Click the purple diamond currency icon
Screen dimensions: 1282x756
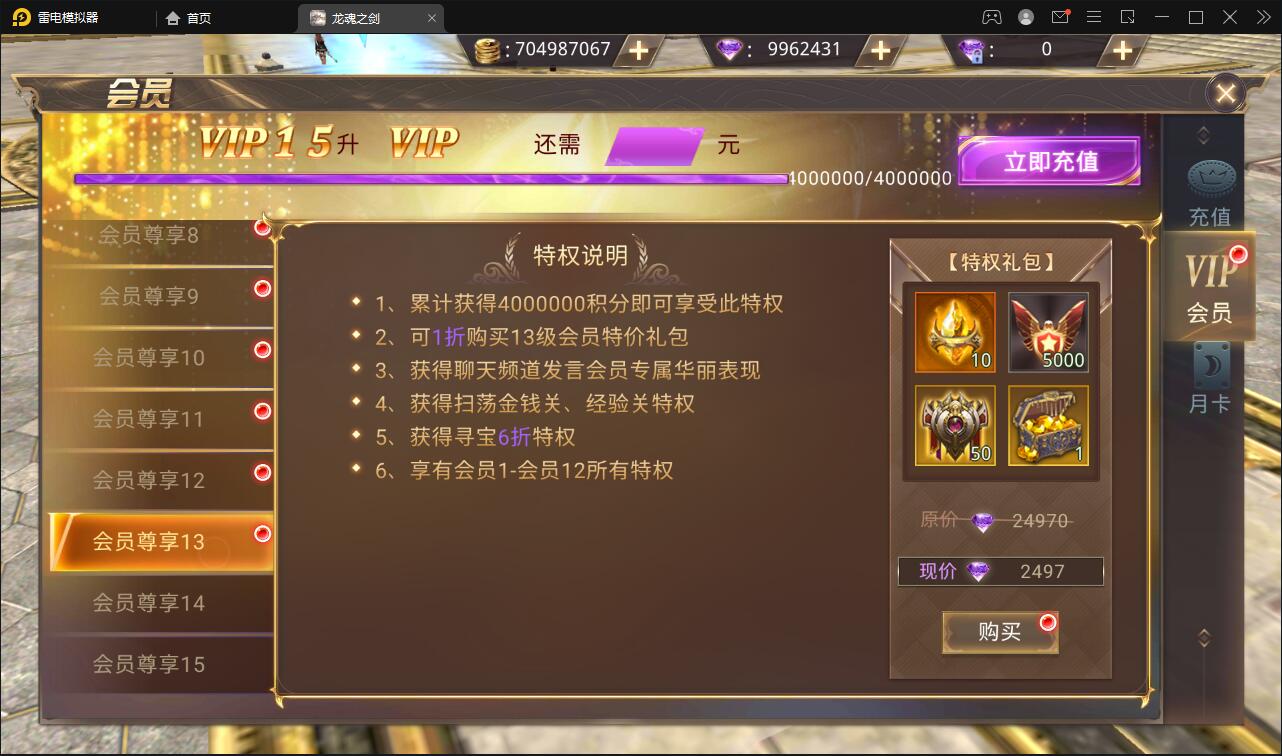click(x=729, y=48)
